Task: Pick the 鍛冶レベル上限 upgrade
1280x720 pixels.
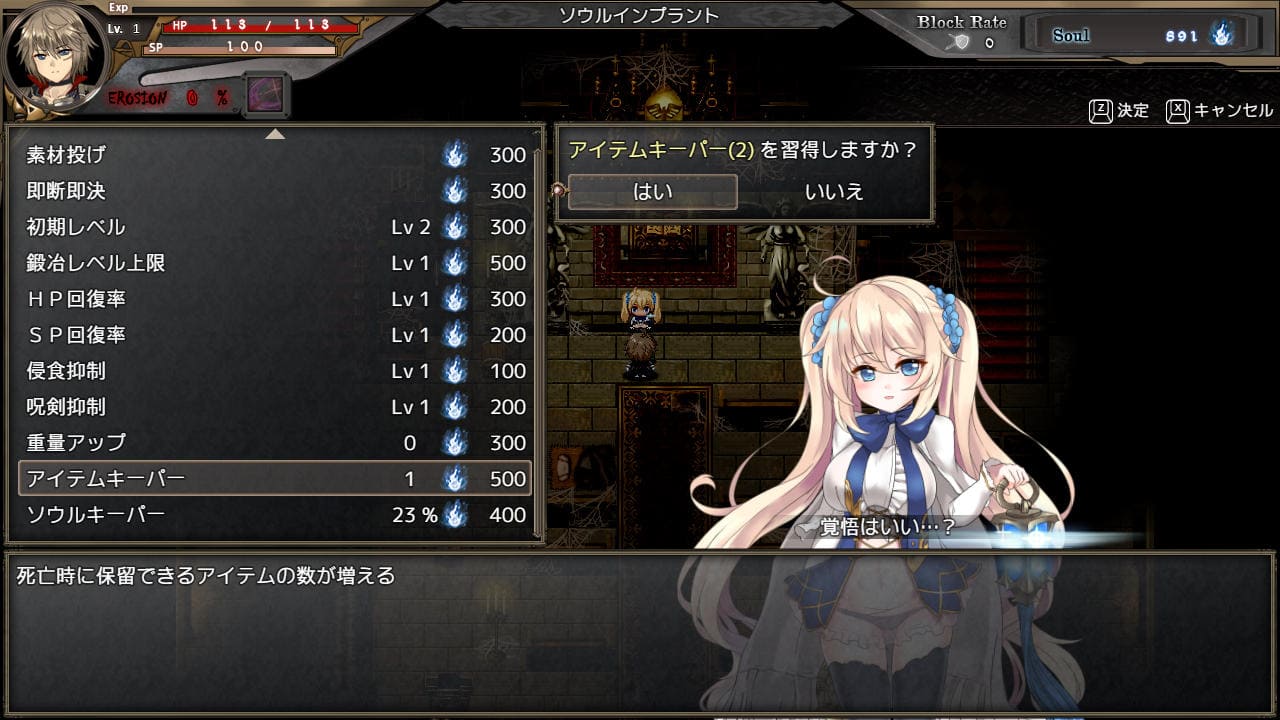Action: (x=275, y=263)
